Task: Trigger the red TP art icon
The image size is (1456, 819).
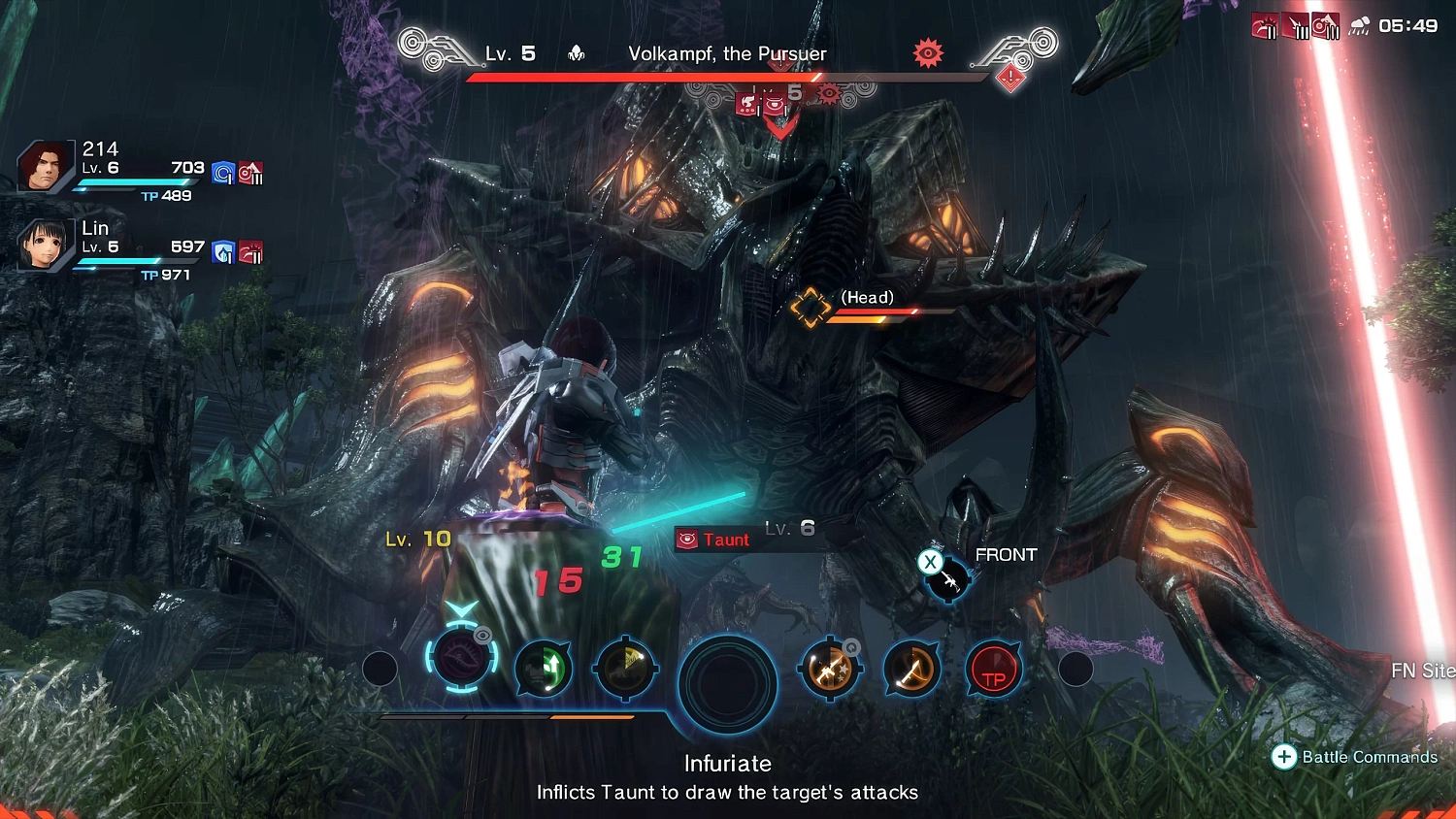Action: pos(993,668)
